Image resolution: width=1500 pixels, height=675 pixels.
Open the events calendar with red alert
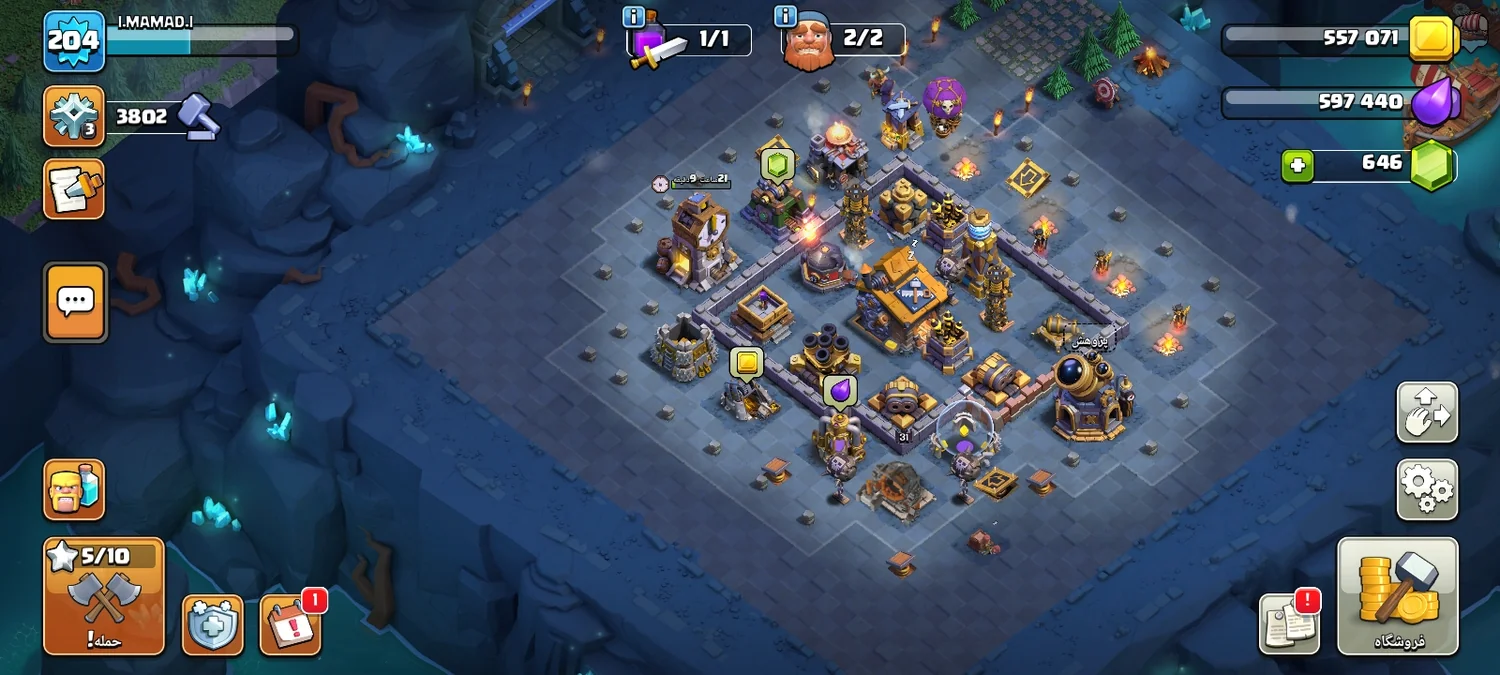pos(291,626)
